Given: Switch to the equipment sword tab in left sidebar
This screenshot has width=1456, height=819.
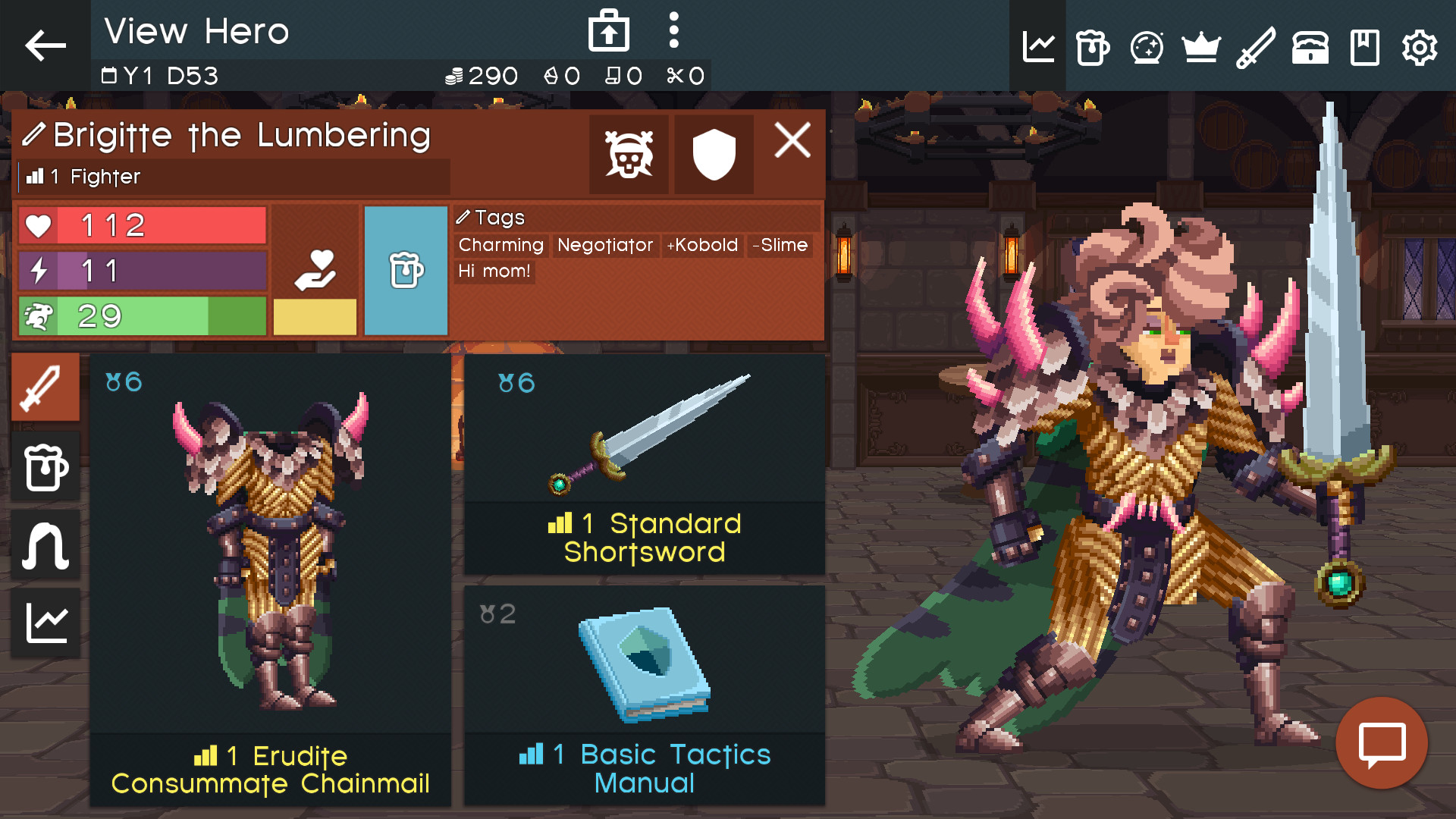Looking at the screenshot, I should tap(45, 386).
